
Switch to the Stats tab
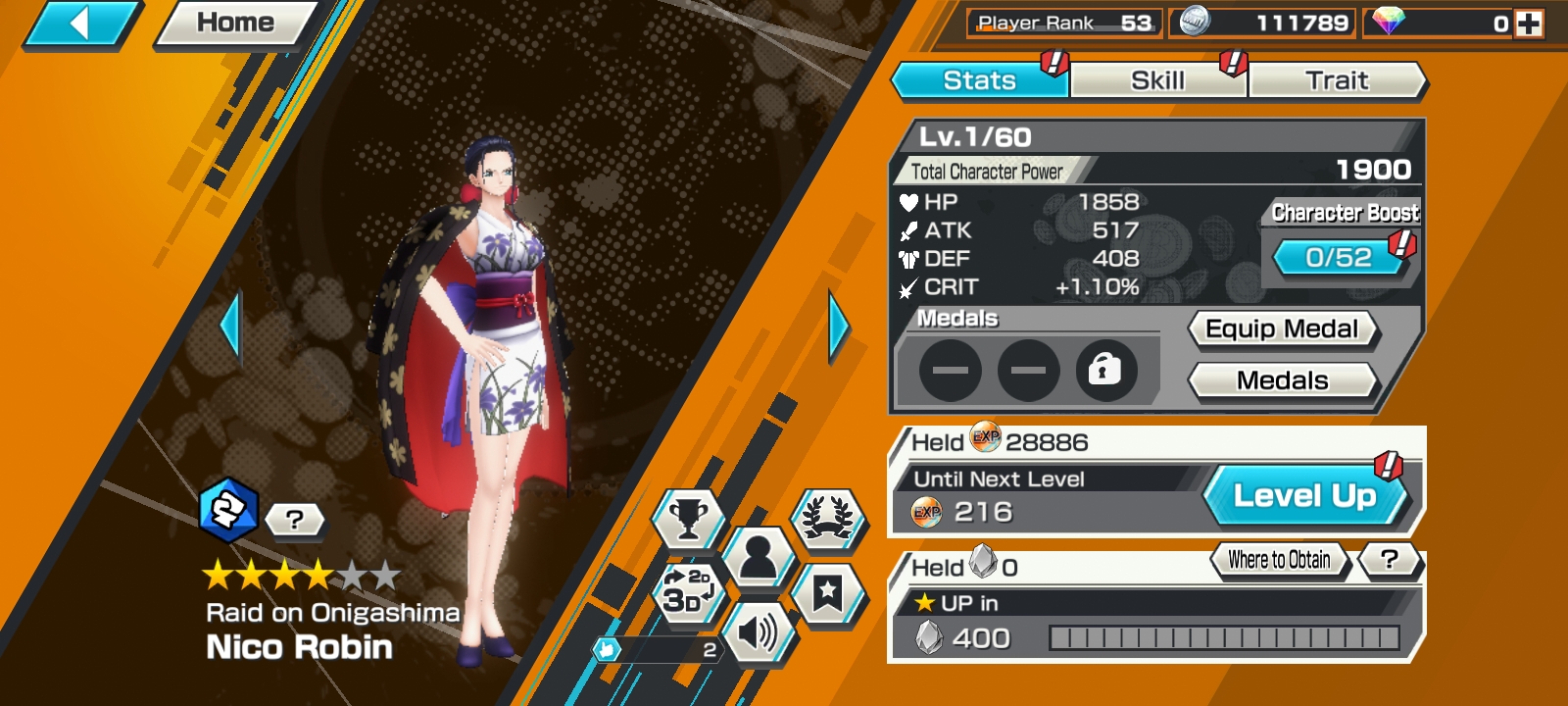tap(979, 80)
